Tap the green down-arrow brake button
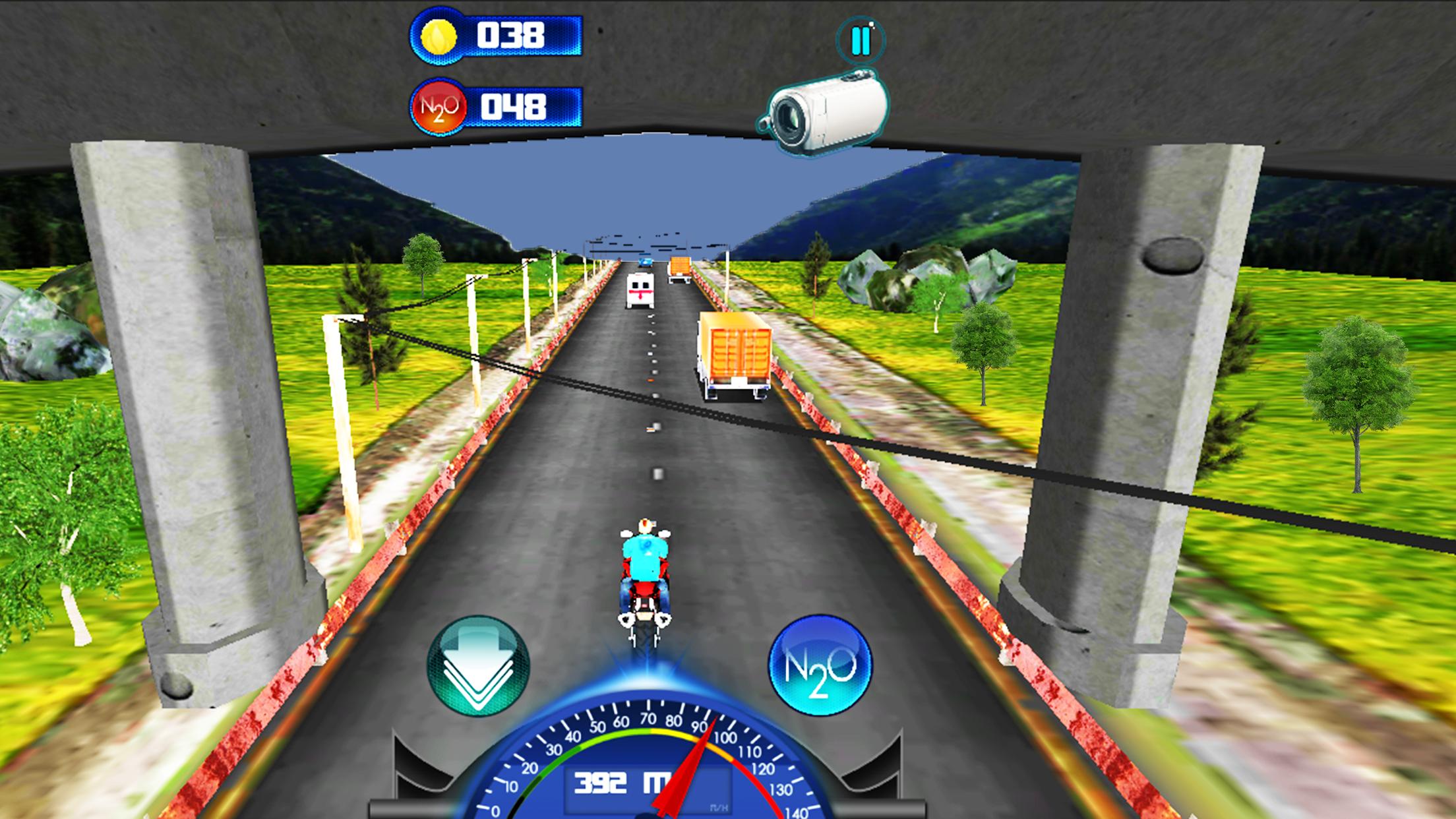This screenshot has width=1456, height=819. coord(478,665)
